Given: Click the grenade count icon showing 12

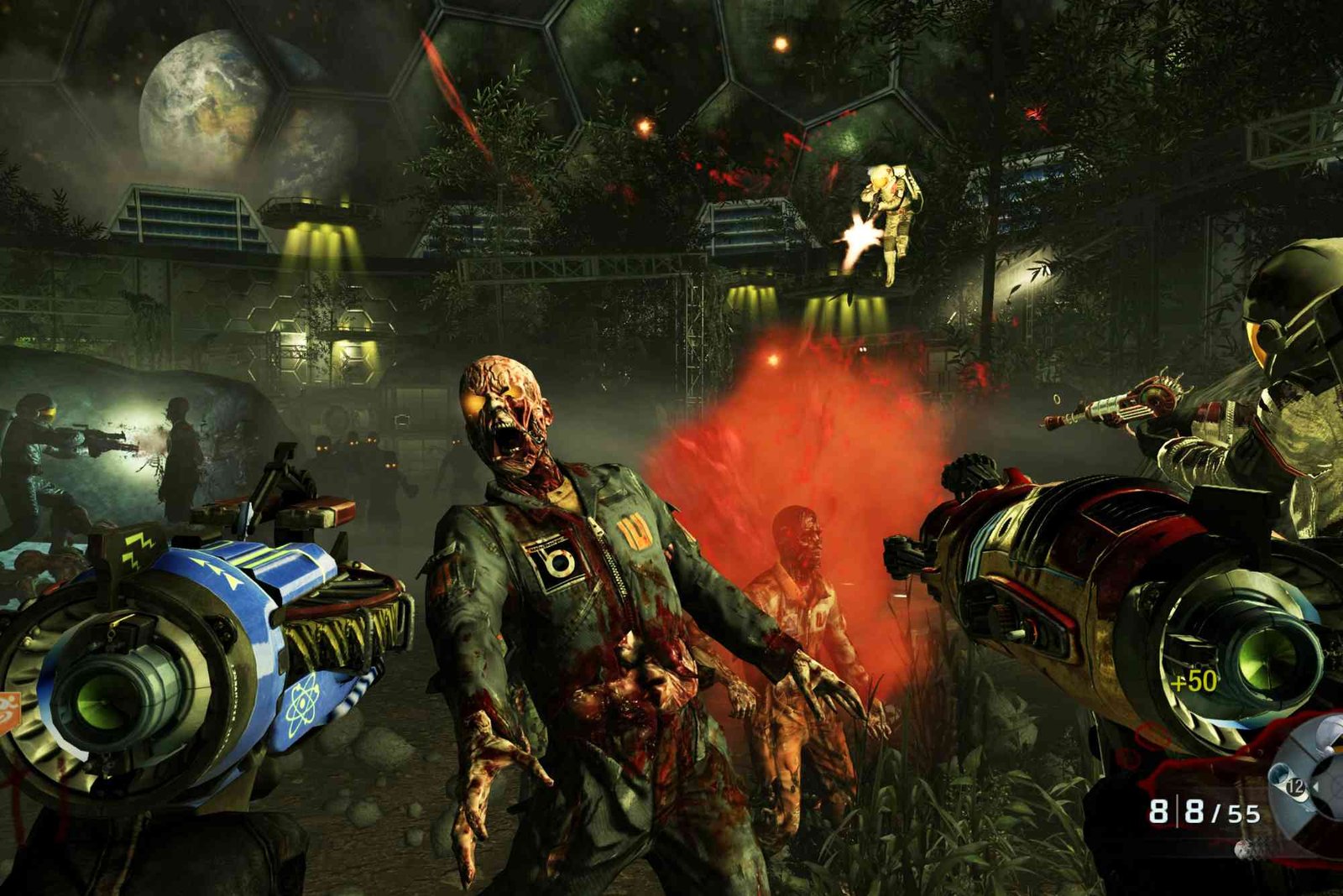Looking at the screenshot, I should point(1295,786).
